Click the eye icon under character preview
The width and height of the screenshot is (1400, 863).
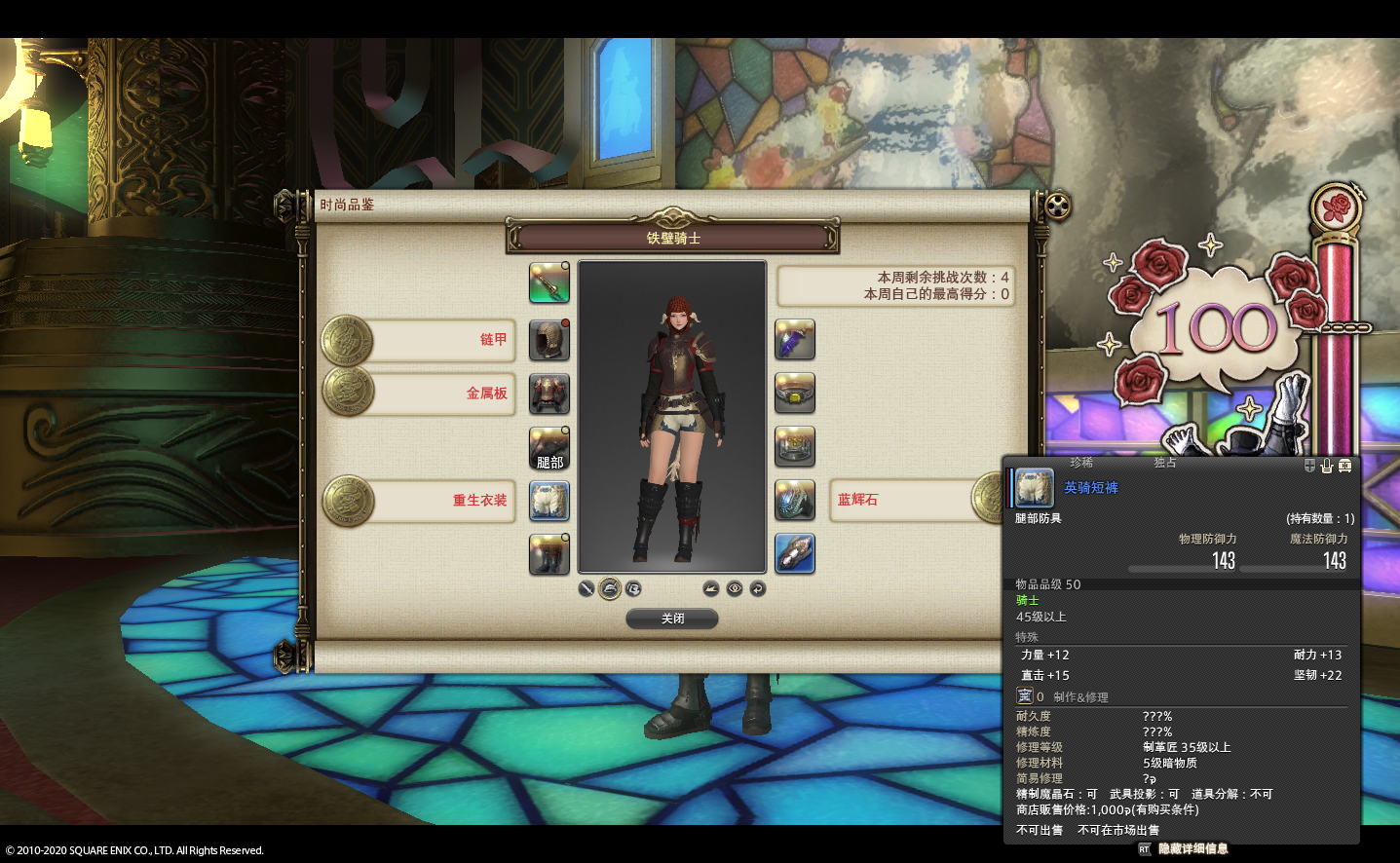click(x=735, y=588)
